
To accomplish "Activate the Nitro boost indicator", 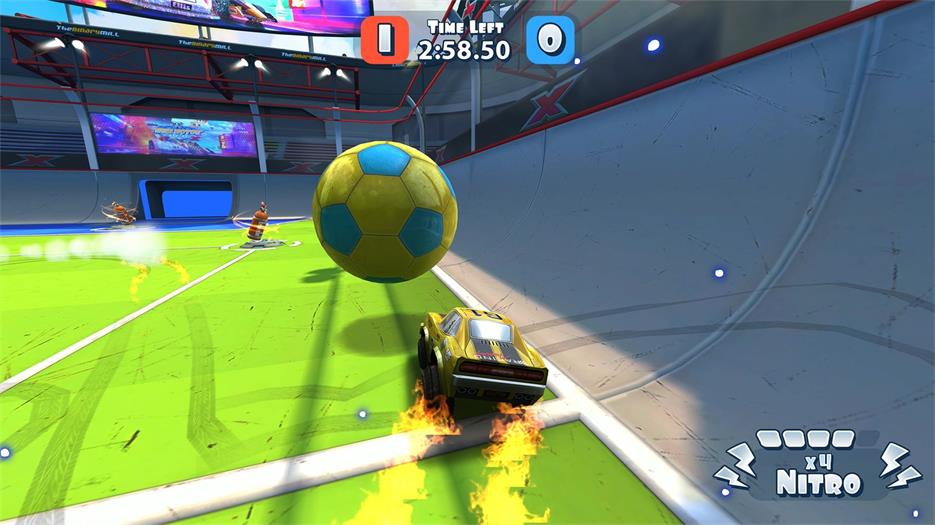I will (x=819, y=469).
